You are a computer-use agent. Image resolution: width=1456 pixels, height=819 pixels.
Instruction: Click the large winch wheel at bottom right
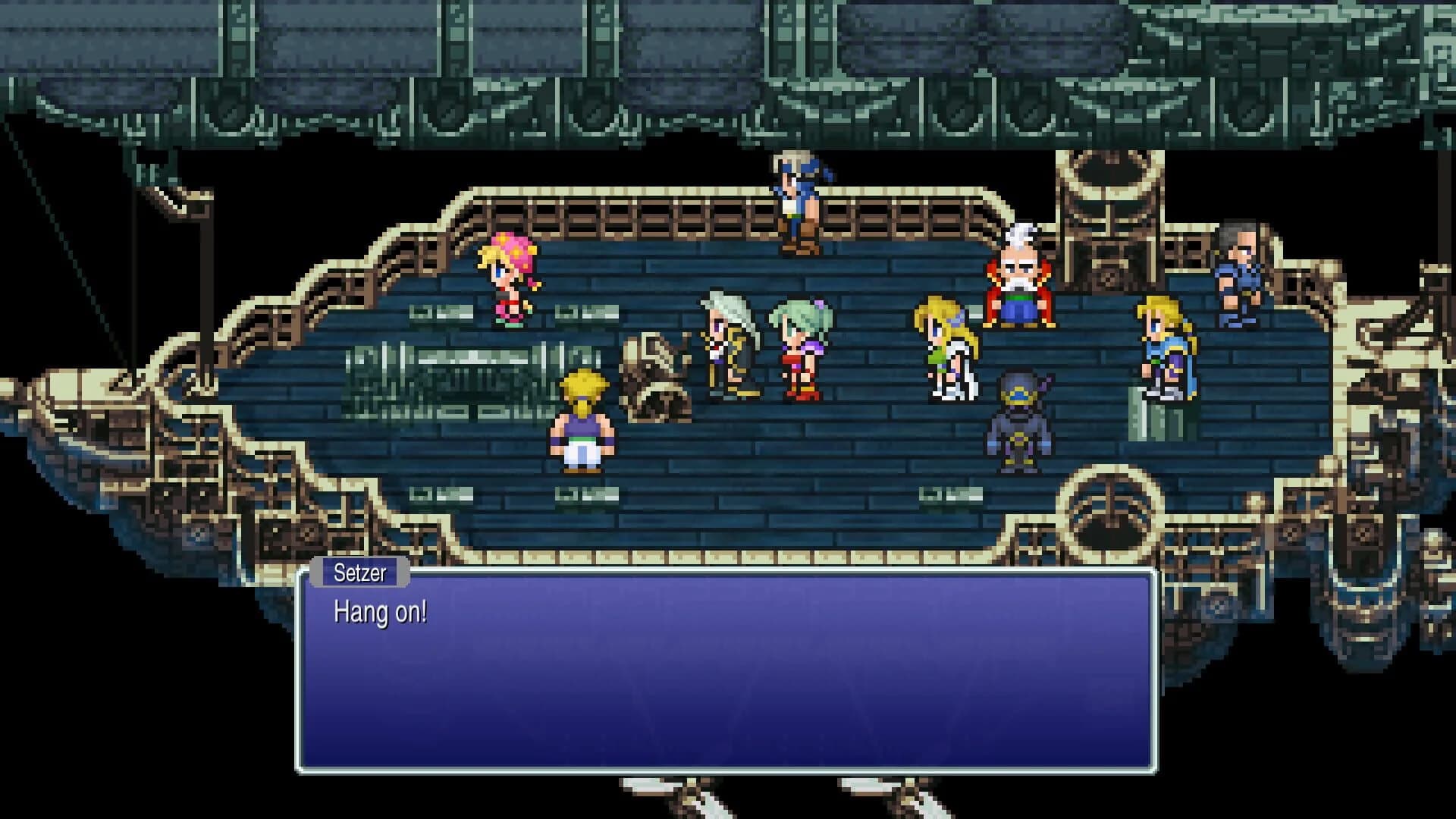1109,516
